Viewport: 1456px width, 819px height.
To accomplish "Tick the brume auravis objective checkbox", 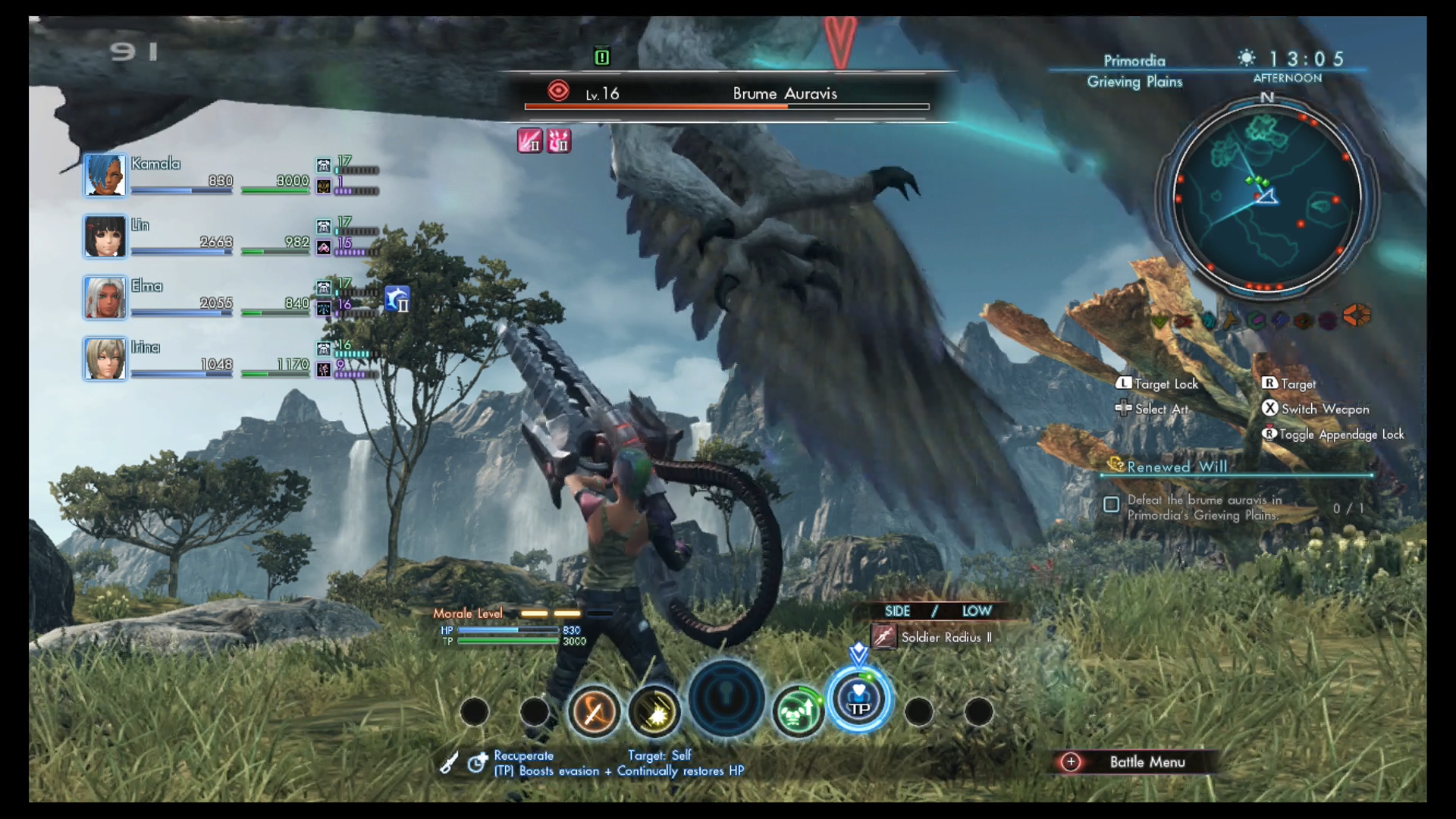I will [x=1111, y=505].
